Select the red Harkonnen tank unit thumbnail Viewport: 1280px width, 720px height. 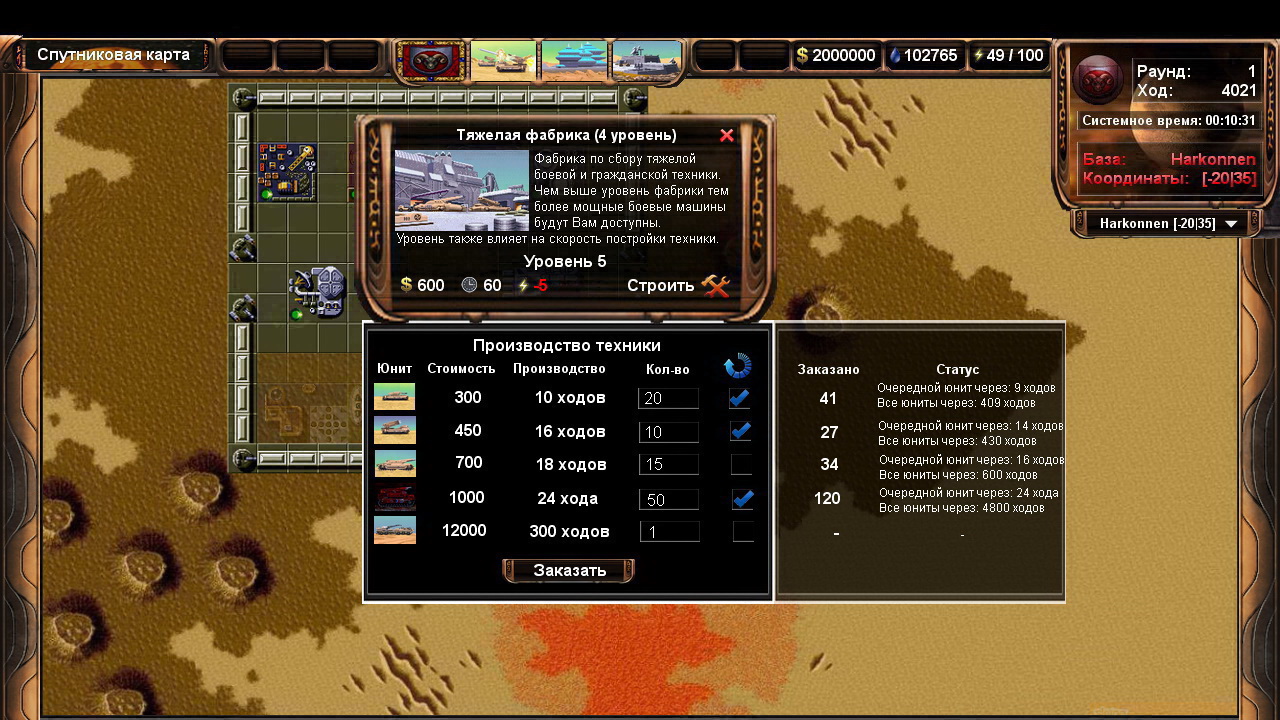click(394, 497)
